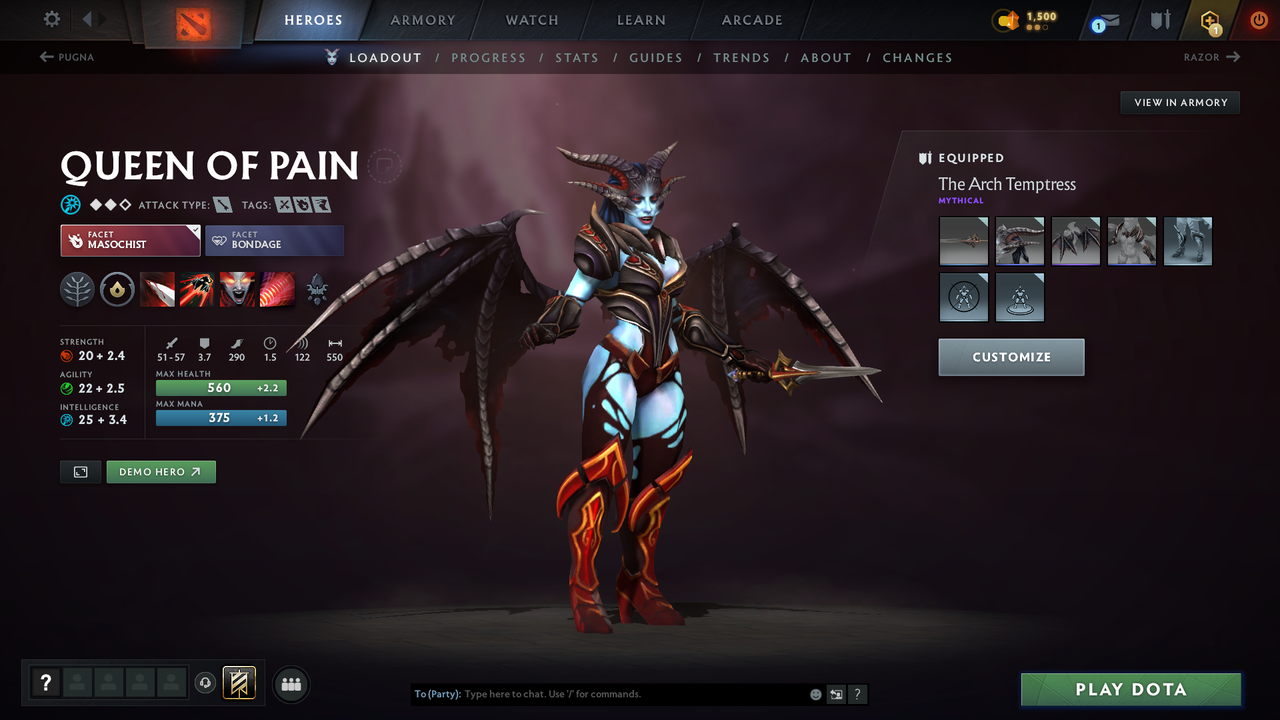Screen dimensions: 1280x720
Task: Switch to the STATS tab
Action: [577, 57]
